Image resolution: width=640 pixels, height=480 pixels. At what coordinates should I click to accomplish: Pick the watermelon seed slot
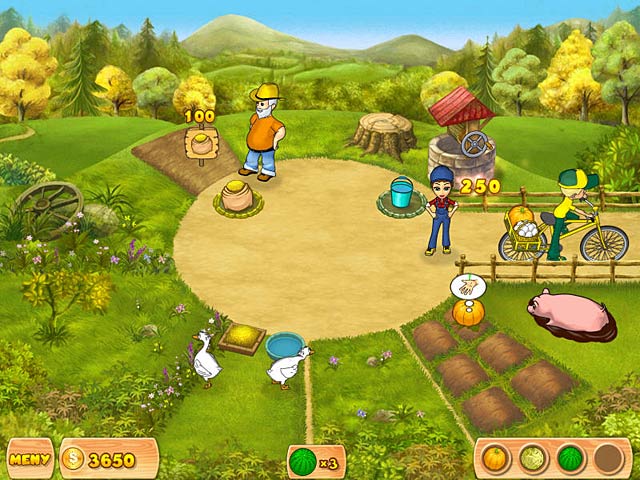click(570, 458)
